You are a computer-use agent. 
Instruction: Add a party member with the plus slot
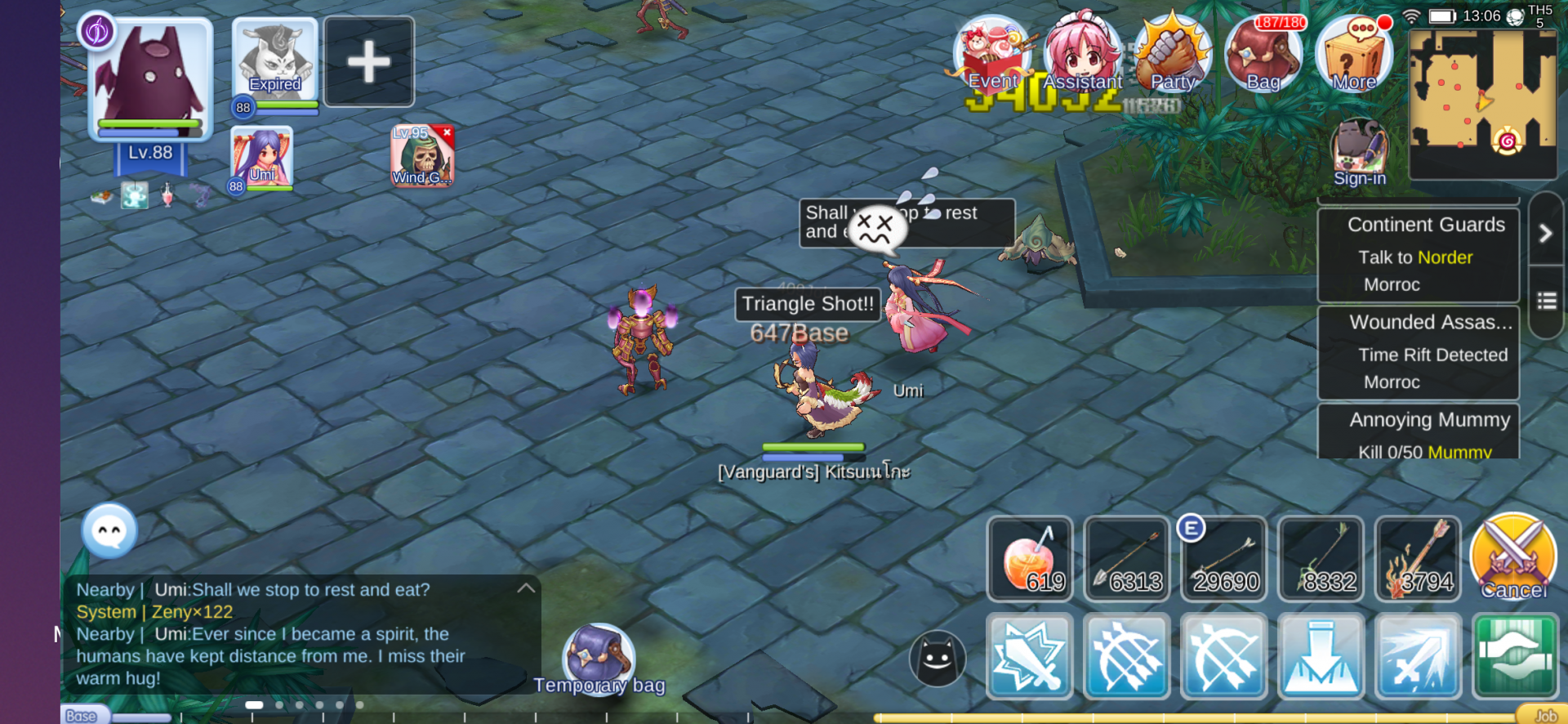pos(369,62)
